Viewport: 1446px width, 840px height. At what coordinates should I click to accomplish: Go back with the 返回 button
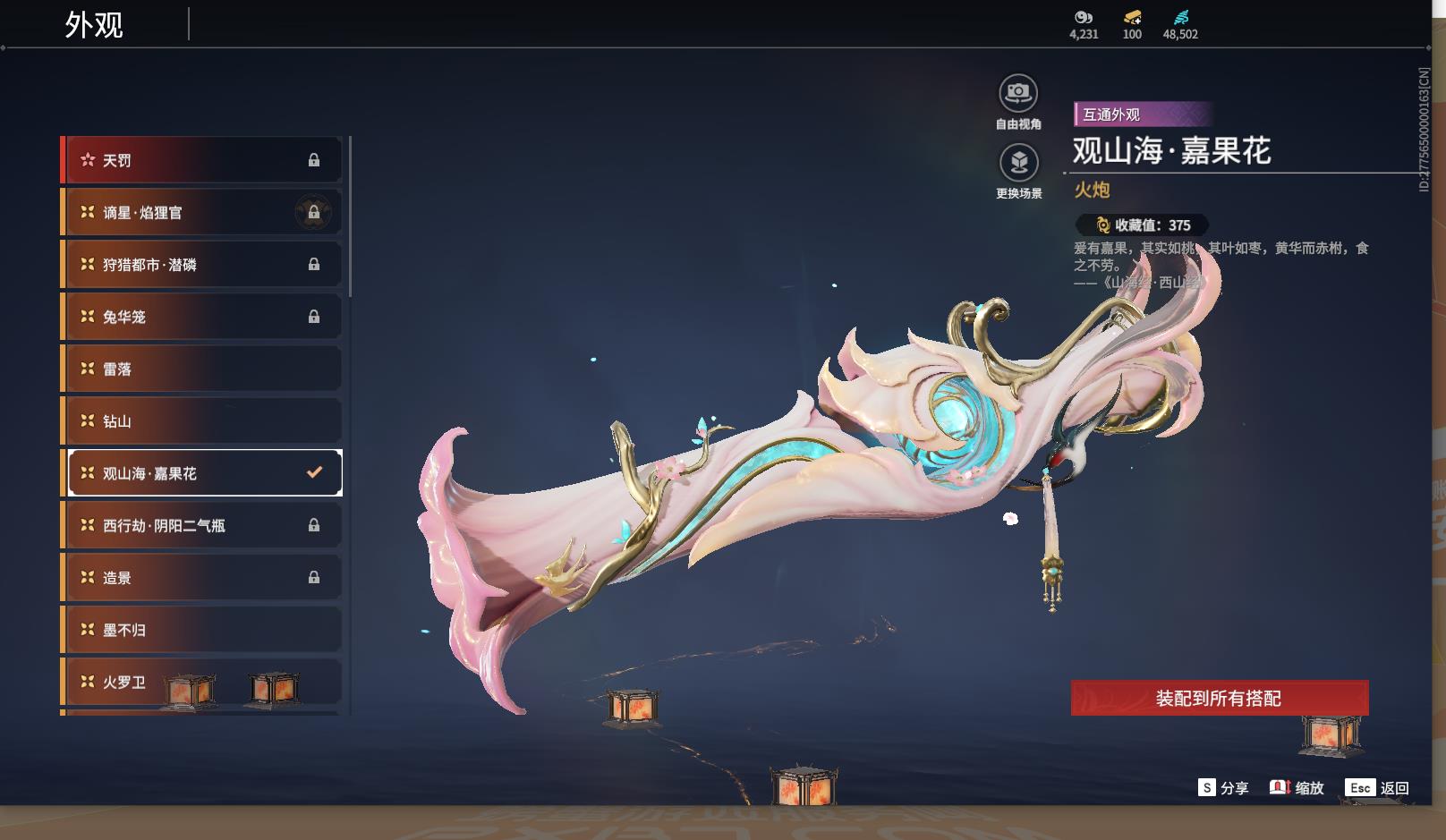[1377, 788]
